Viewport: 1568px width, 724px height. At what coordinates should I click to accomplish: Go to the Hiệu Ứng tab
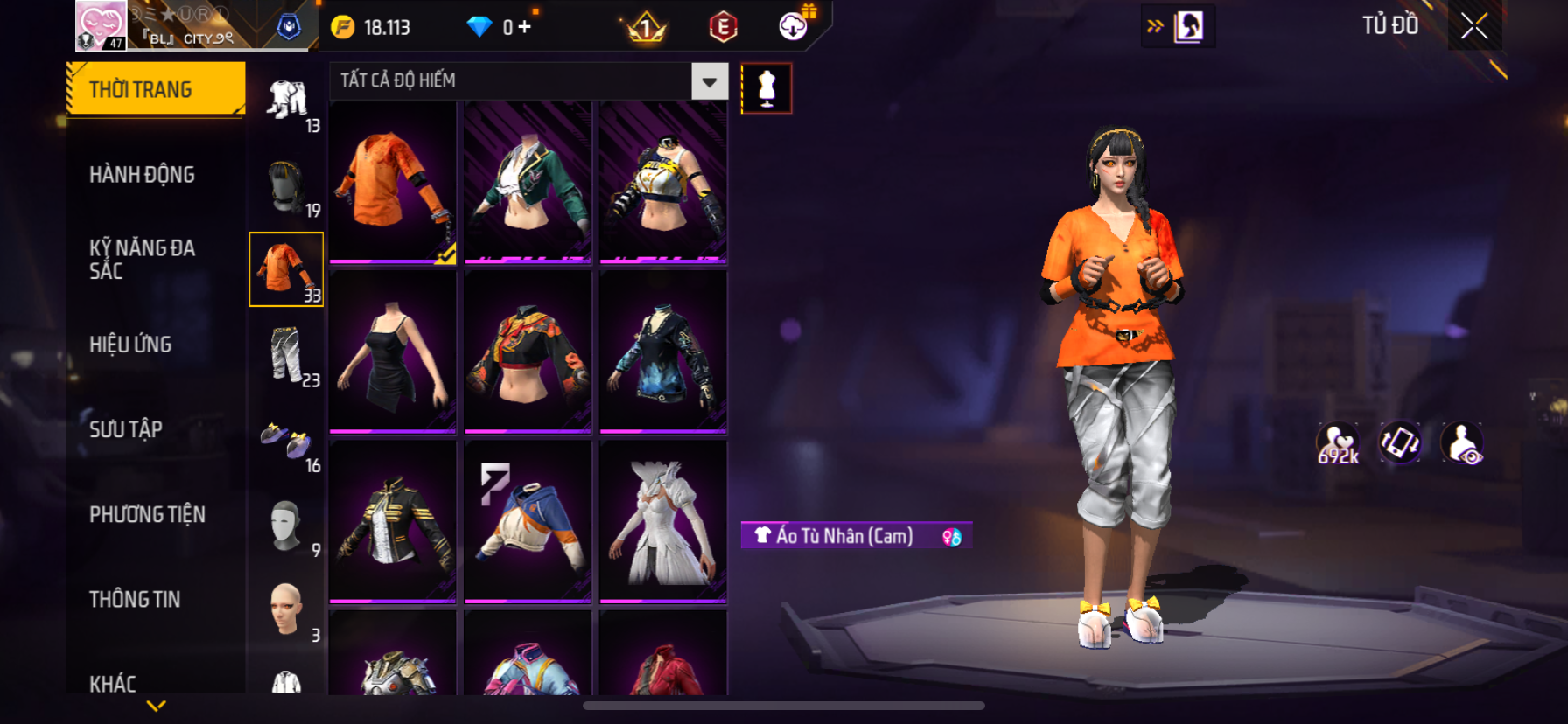click(130, 345)
